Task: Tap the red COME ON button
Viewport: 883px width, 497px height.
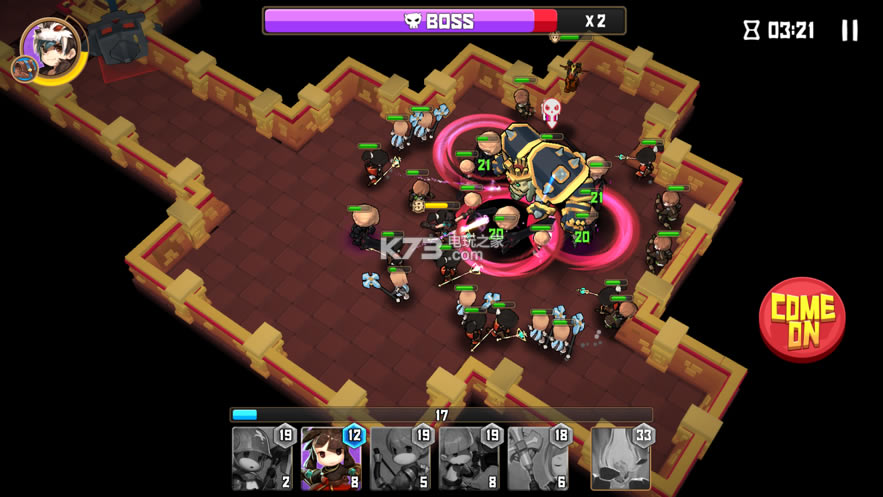Action: pos(802,319)
